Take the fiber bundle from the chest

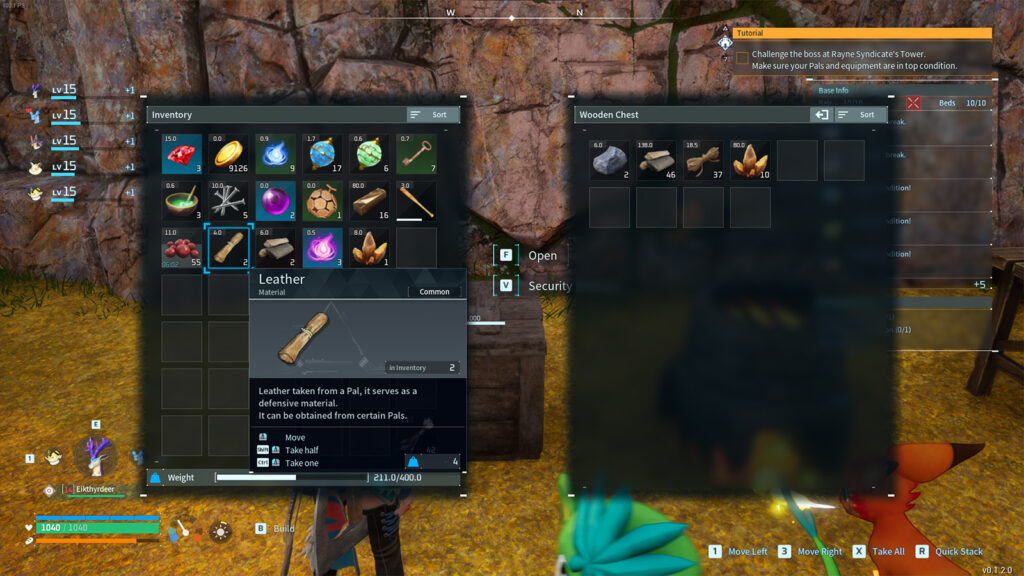(x=703, y=160)
